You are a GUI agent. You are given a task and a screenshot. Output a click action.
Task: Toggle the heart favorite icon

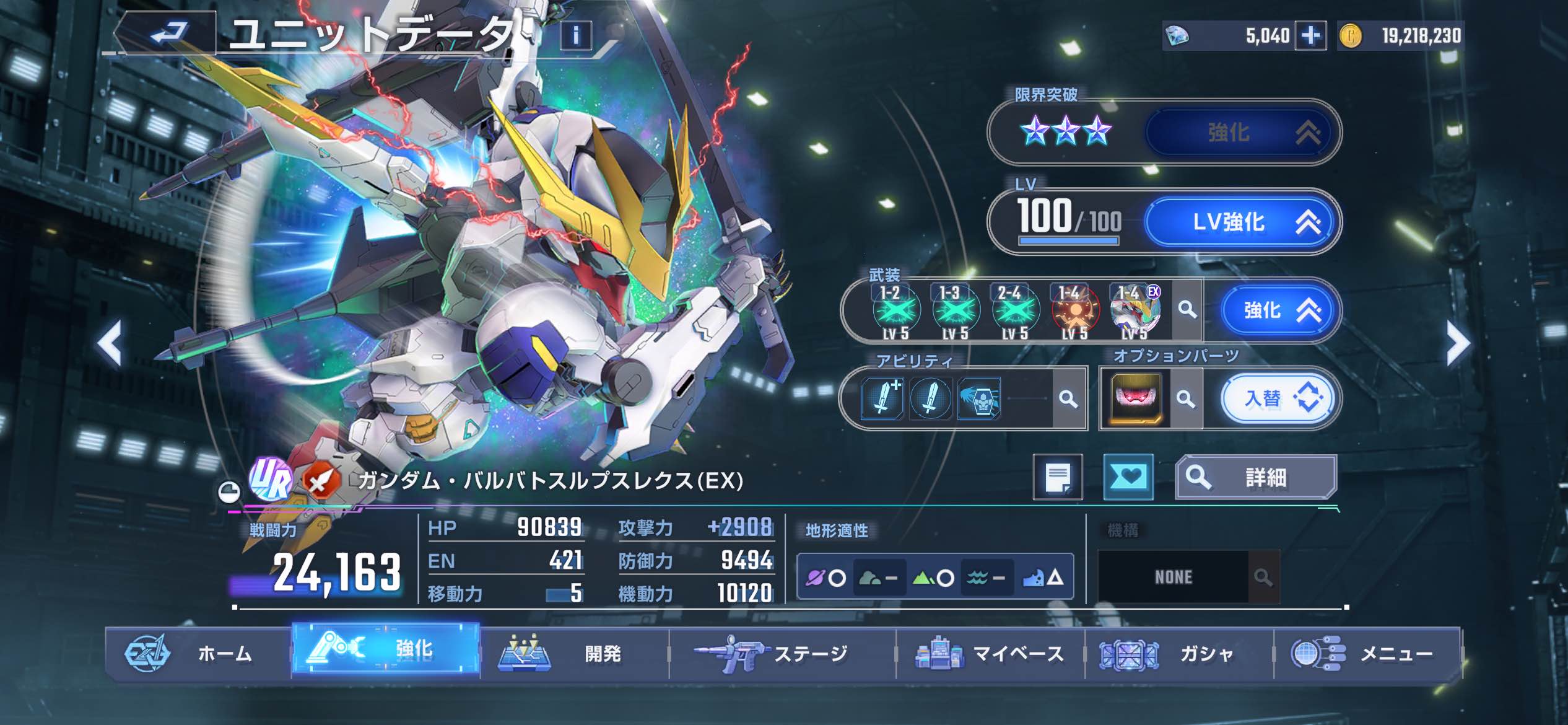coord(1128,477)
